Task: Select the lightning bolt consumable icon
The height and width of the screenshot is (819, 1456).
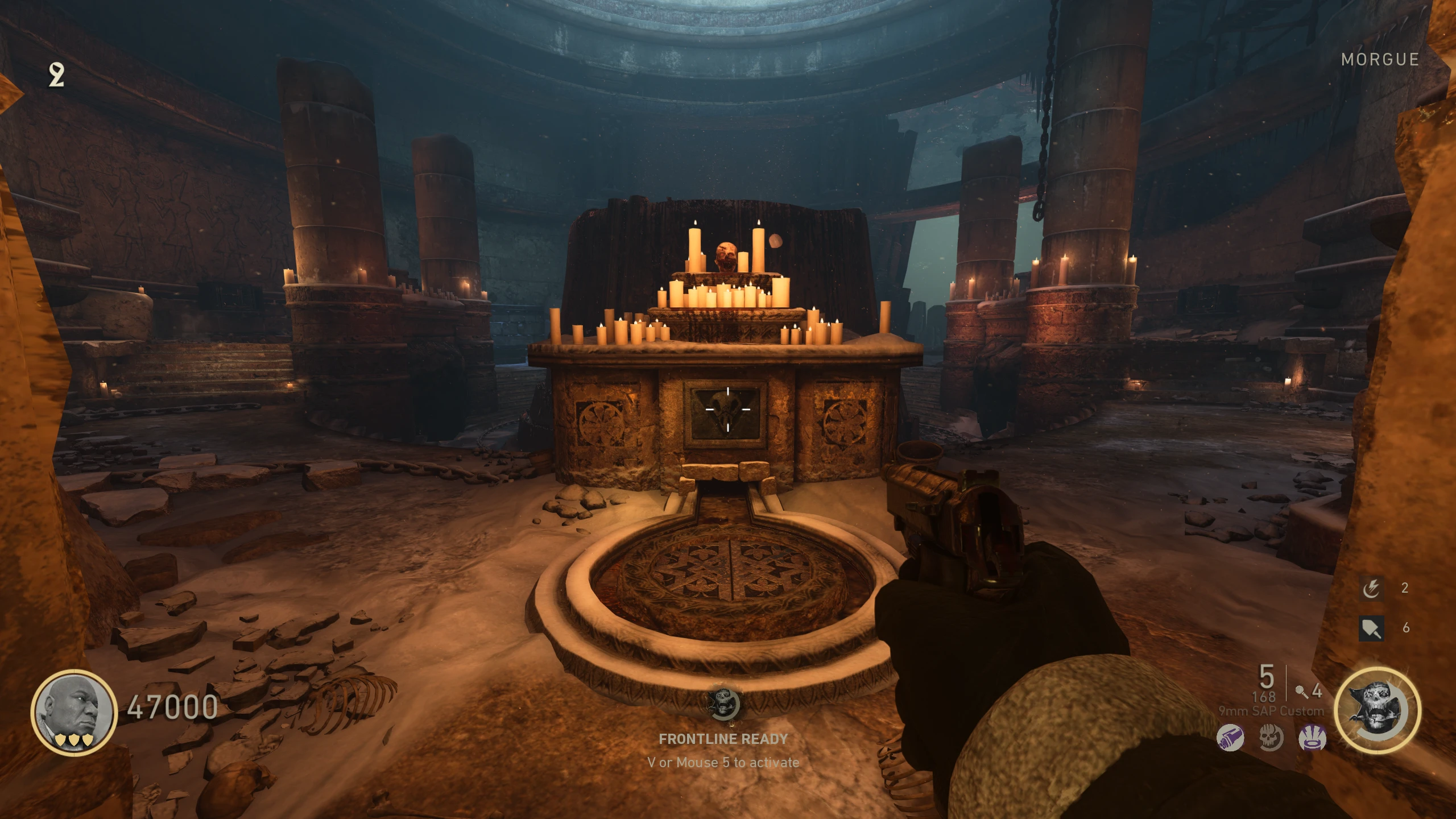Action: pyautogui.click(x=1371, y=589)
